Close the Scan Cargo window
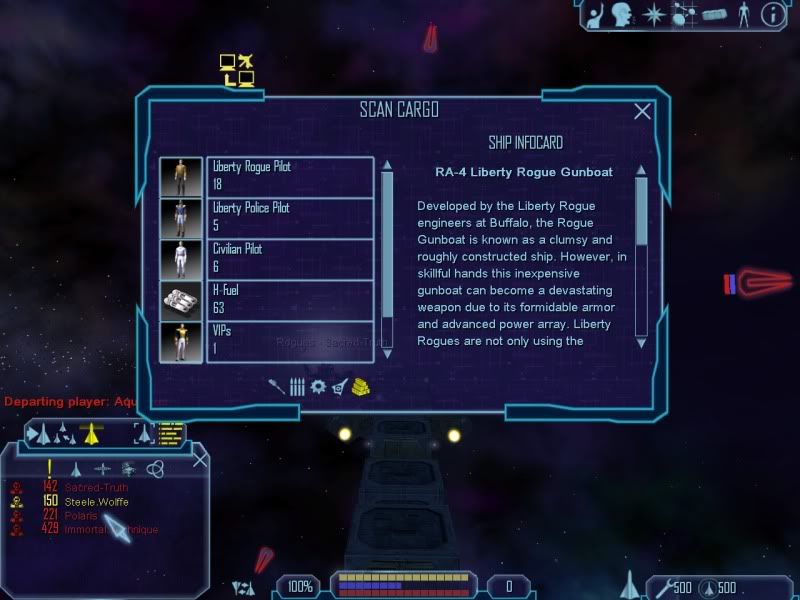The image size is (800, 600). pyautogui.click(x=642, y=112)
